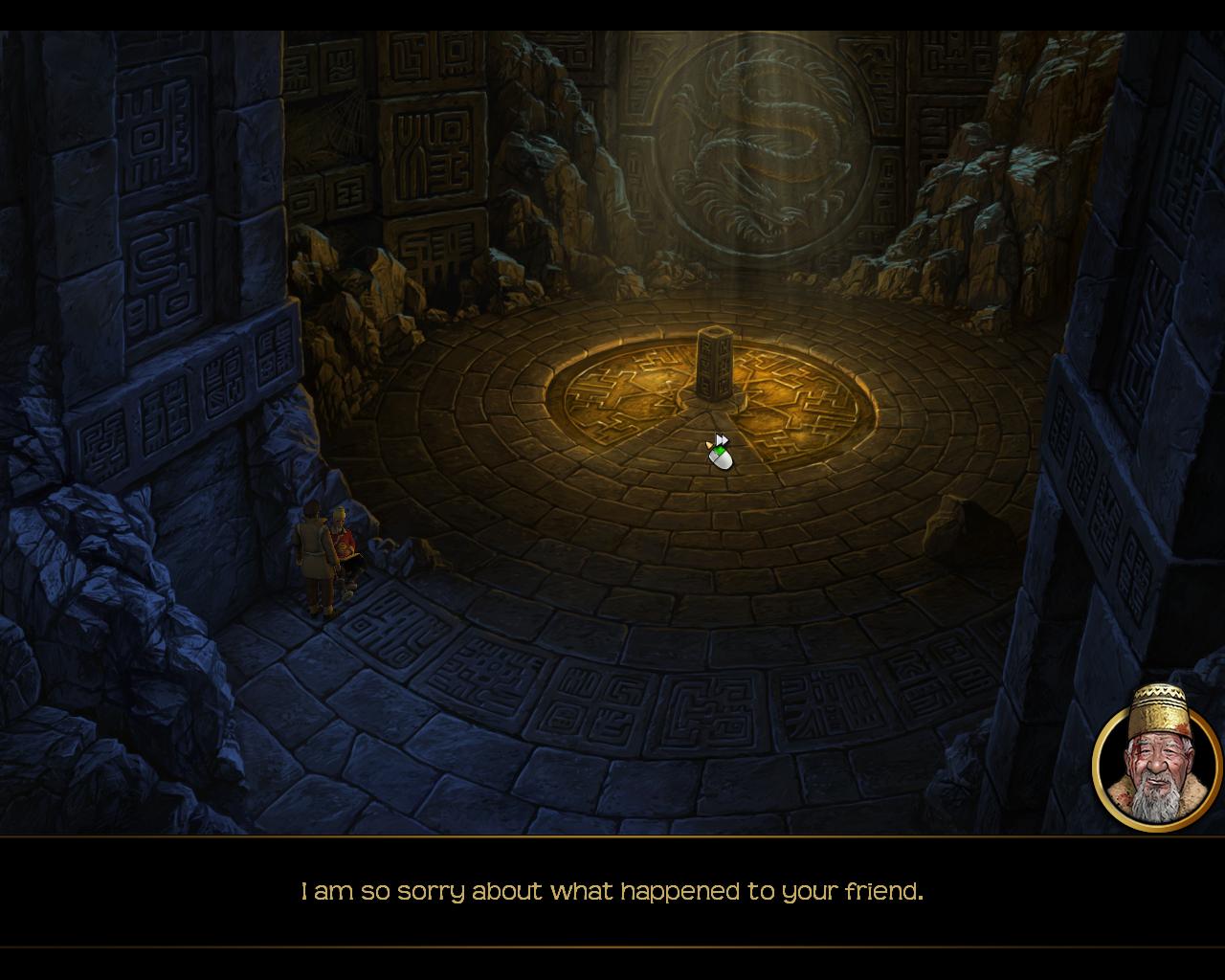Select the green left-button indicator on the cursor

(x=720, y=451)
